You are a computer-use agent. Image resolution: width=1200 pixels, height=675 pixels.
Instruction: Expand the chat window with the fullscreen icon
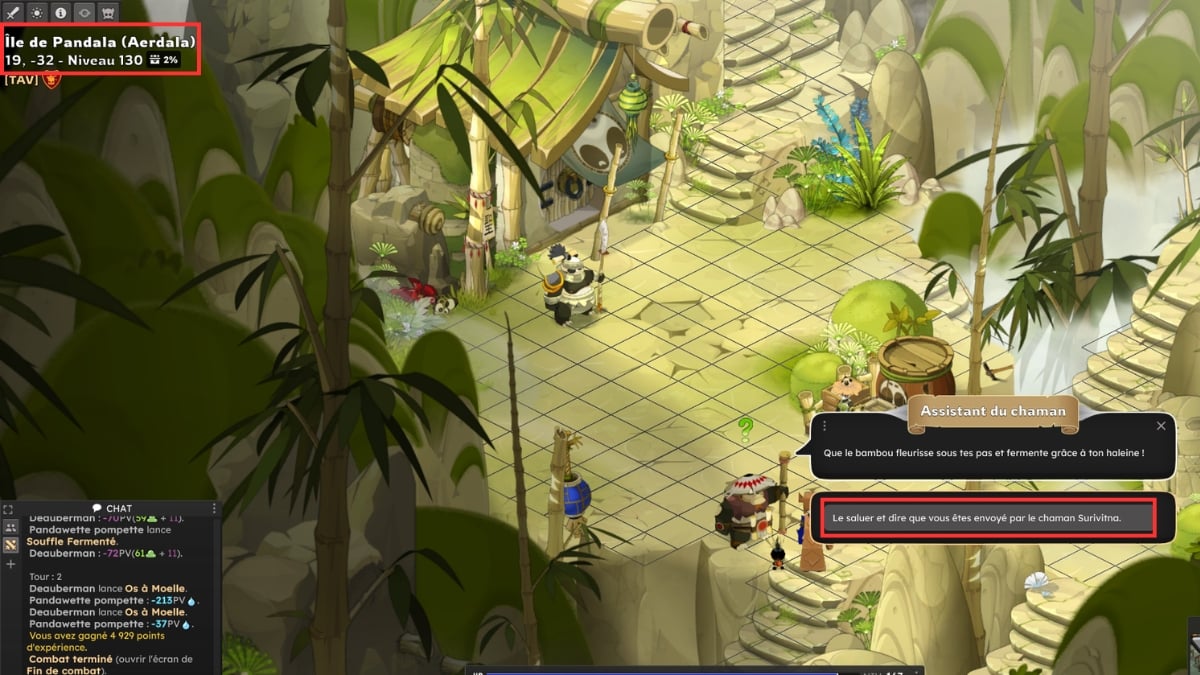[x=9, y=510]
